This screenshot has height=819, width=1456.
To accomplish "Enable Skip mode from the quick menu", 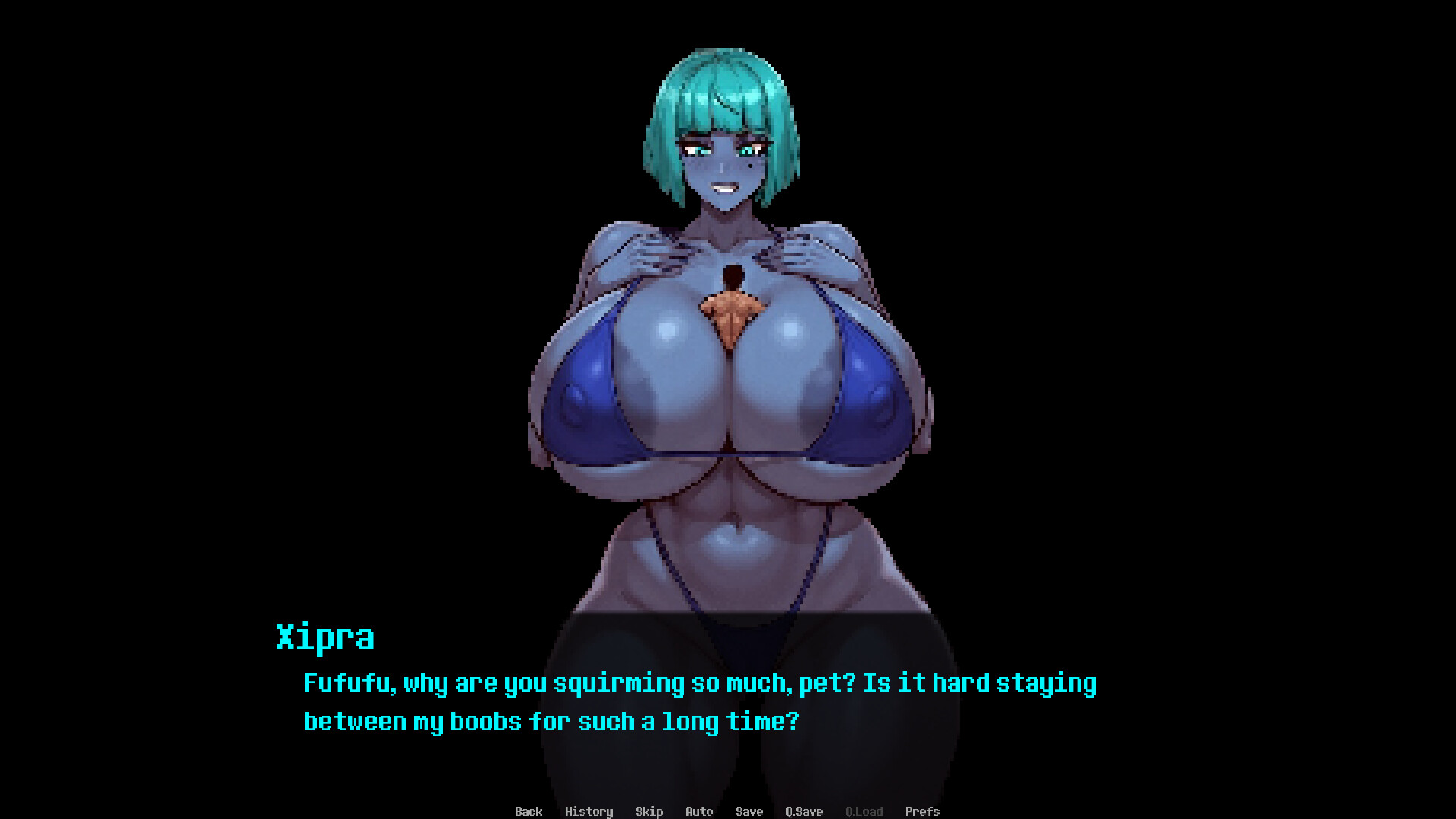I will (649, 811).
